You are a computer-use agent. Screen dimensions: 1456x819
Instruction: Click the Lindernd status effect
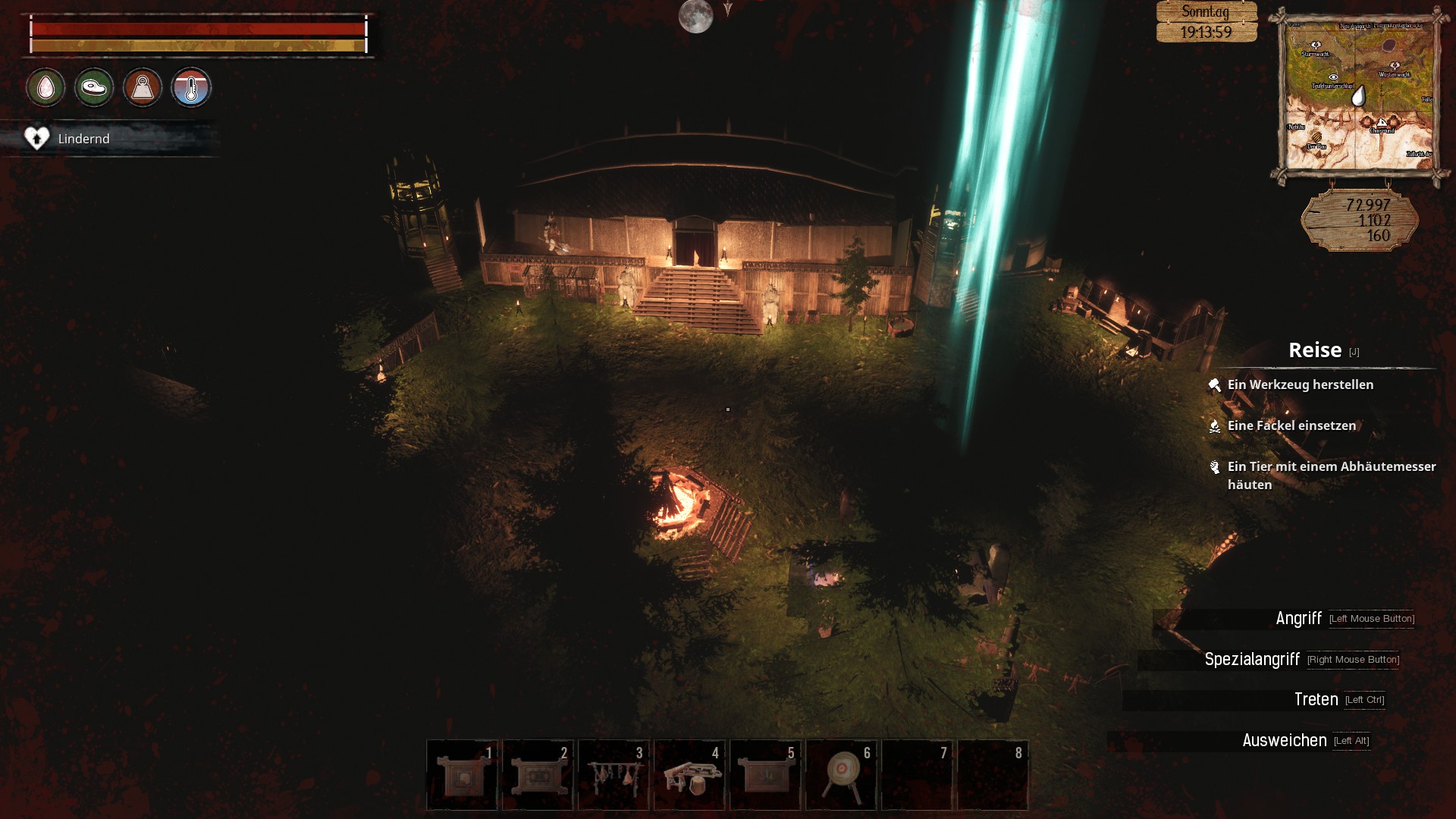point(83,139)
